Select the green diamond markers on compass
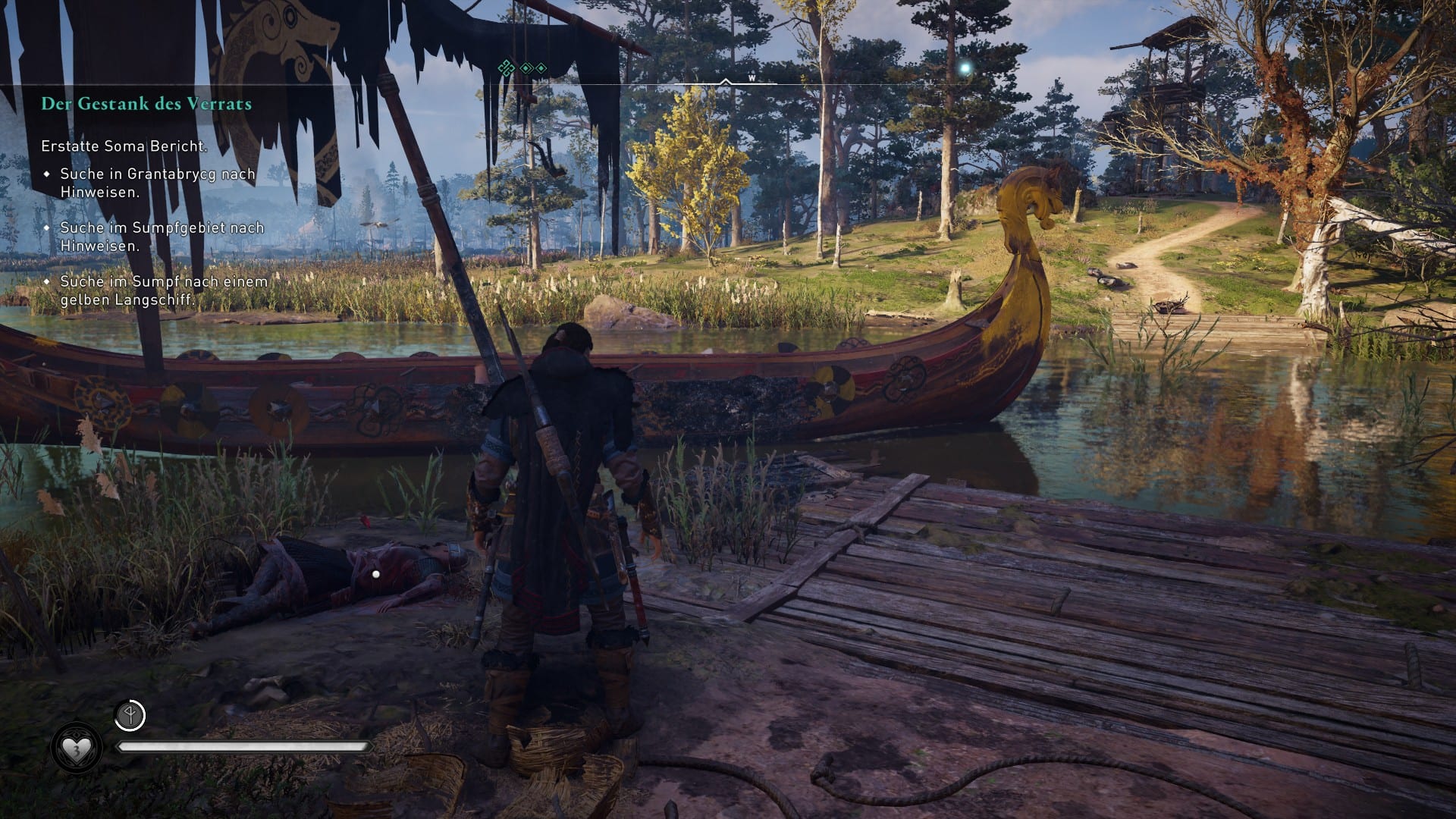The width and height of the screenshot is (1456, 819). point(522,68)
